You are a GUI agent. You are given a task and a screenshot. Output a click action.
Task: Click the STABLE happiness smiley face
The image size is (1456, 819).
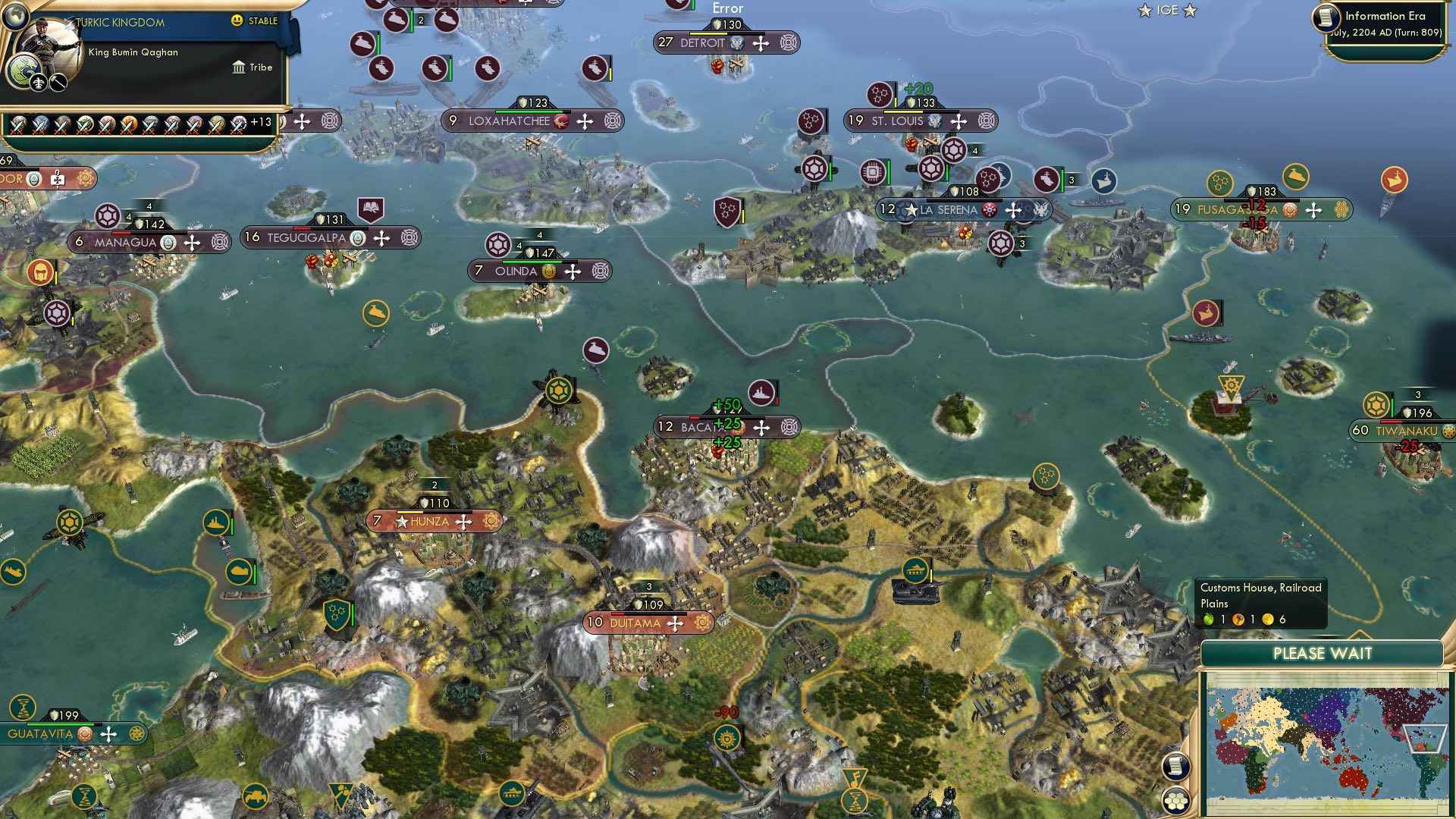(x=237, y=22)
